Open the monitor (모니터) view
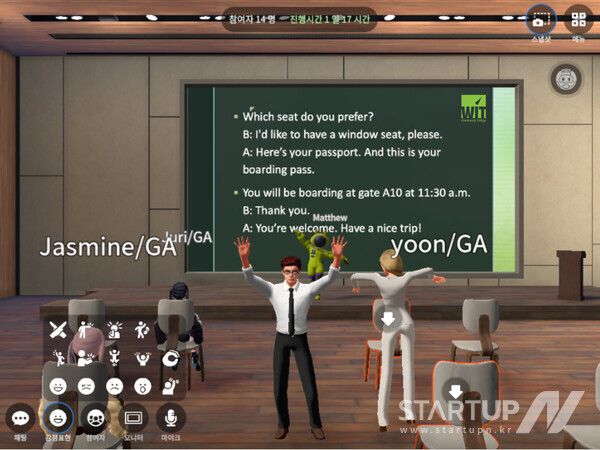 tap(134, 417)
